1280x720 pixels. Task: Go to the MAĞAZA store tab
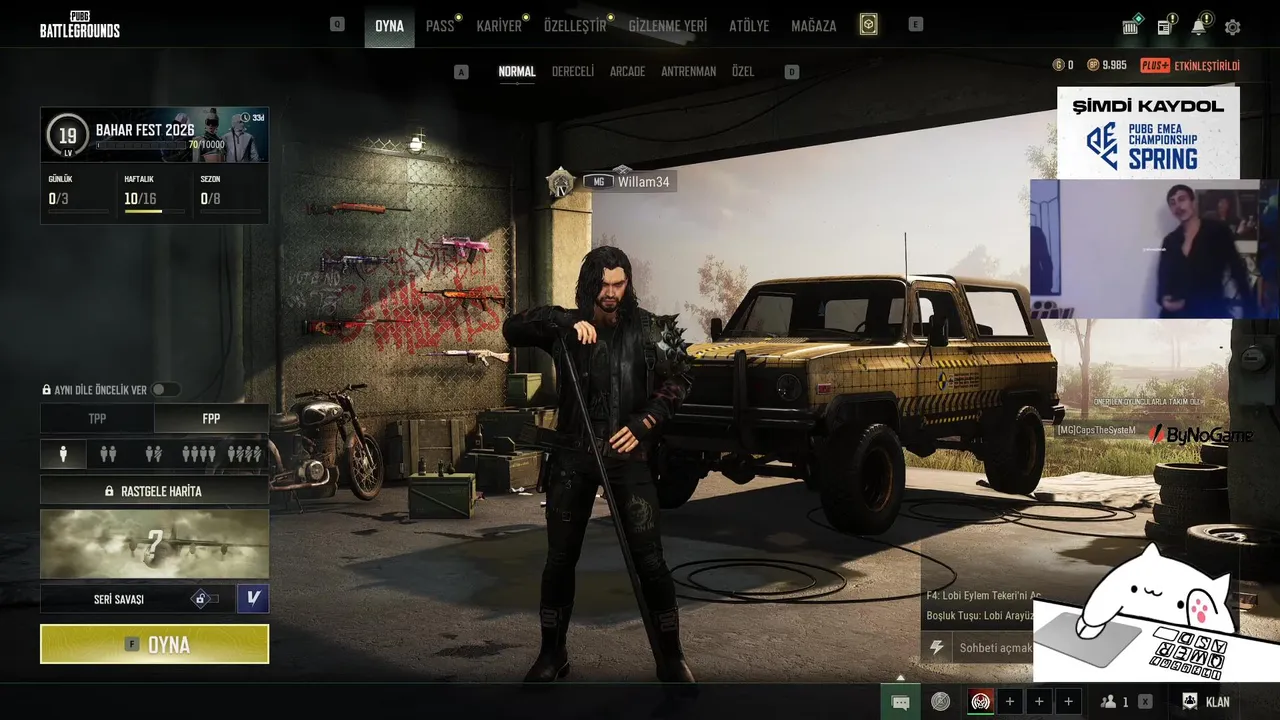coord(813,26)
